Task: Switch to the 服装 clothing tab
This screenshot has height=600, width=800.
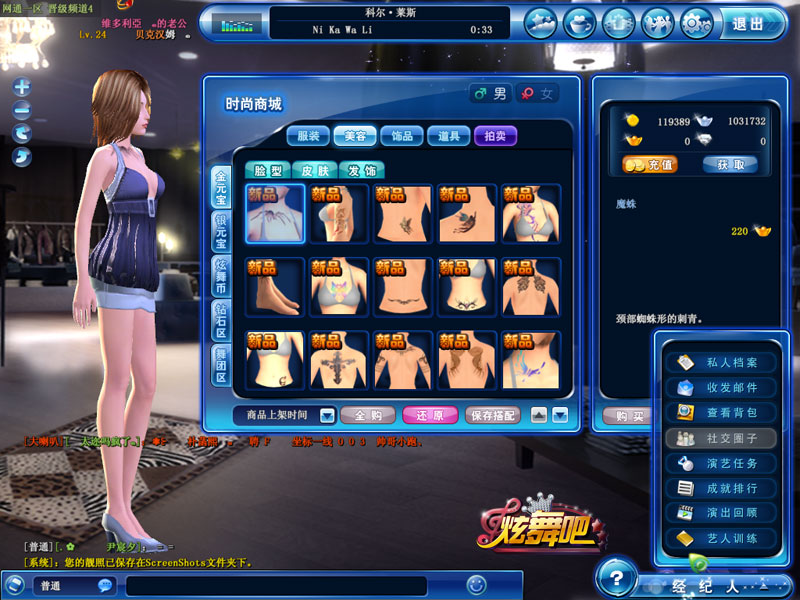Action: (309, 136)
